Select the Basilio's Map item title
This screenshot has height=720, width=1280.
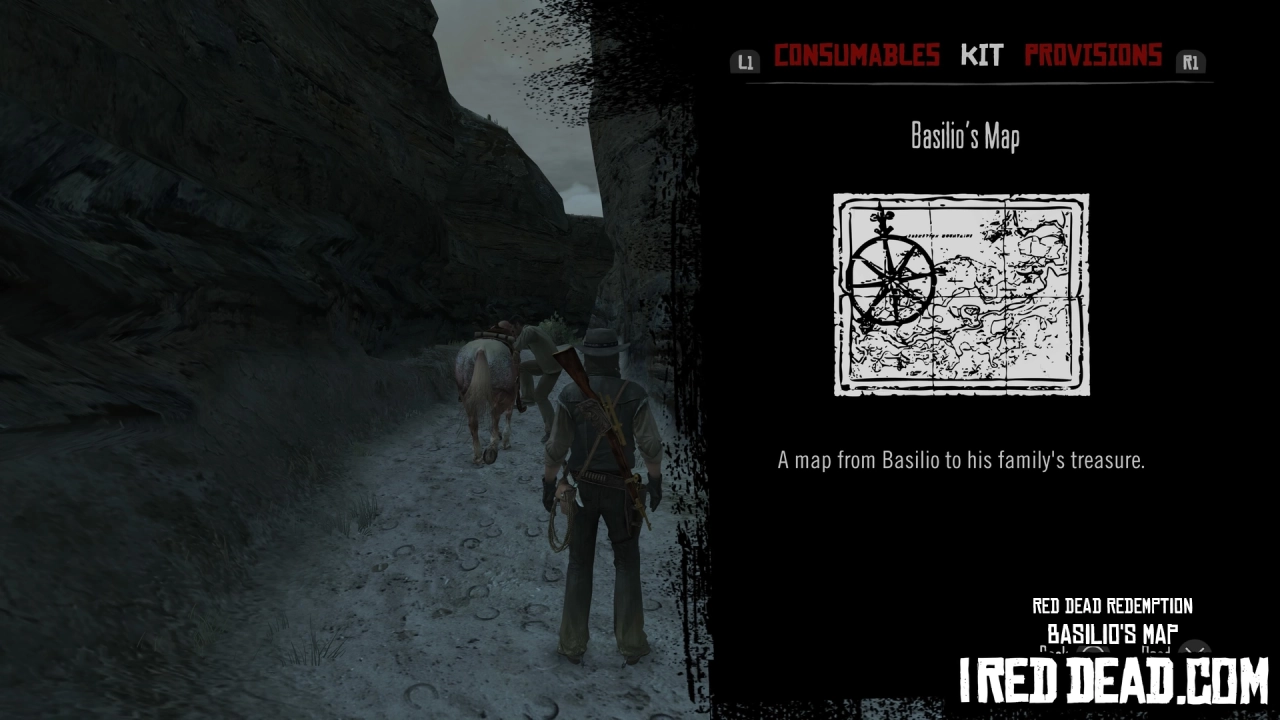click(963, 136)
